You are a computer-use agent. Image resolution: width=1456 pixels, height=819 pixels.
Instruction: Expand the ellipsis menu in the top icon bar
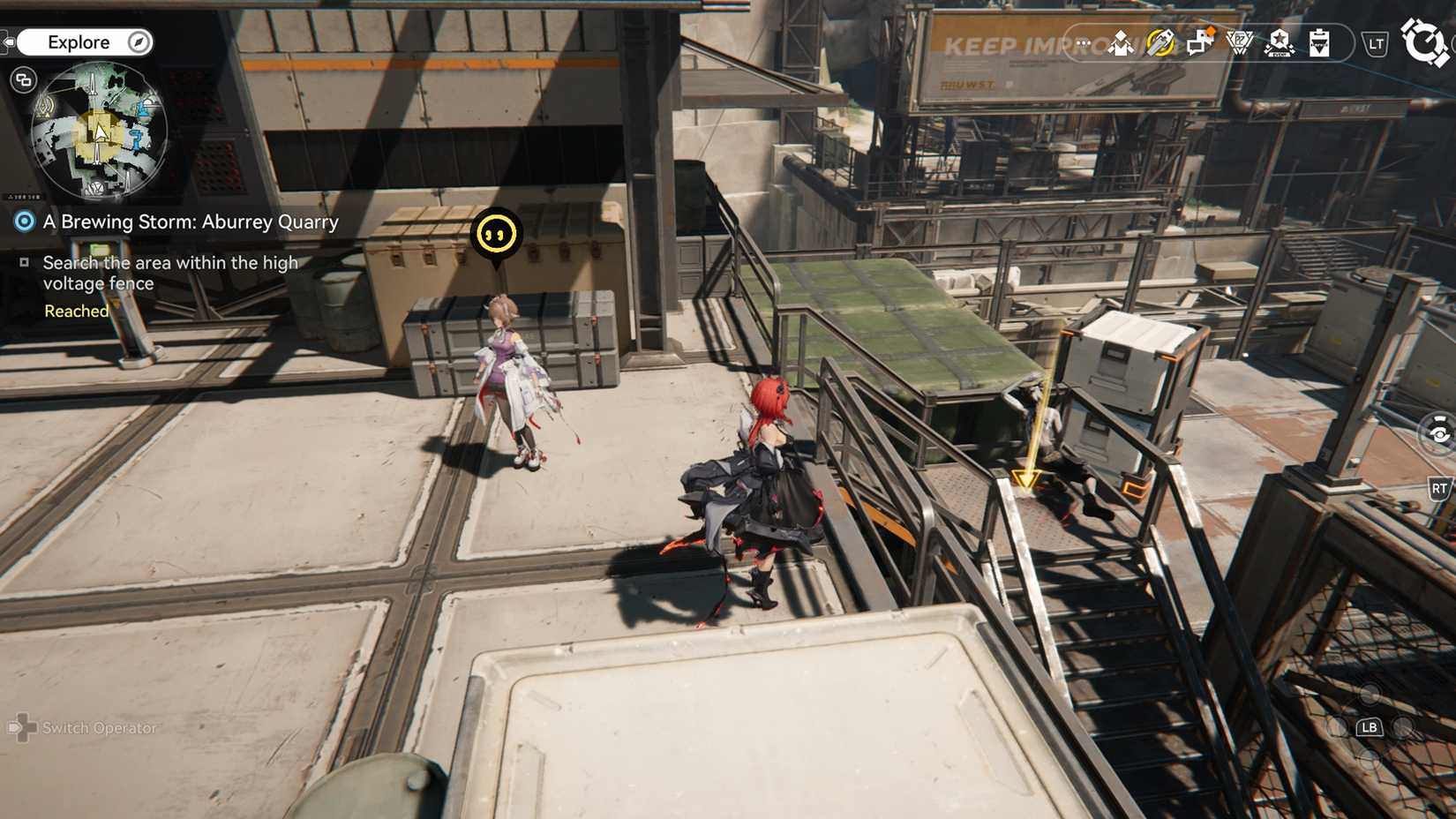click(x=1083, y=41)
